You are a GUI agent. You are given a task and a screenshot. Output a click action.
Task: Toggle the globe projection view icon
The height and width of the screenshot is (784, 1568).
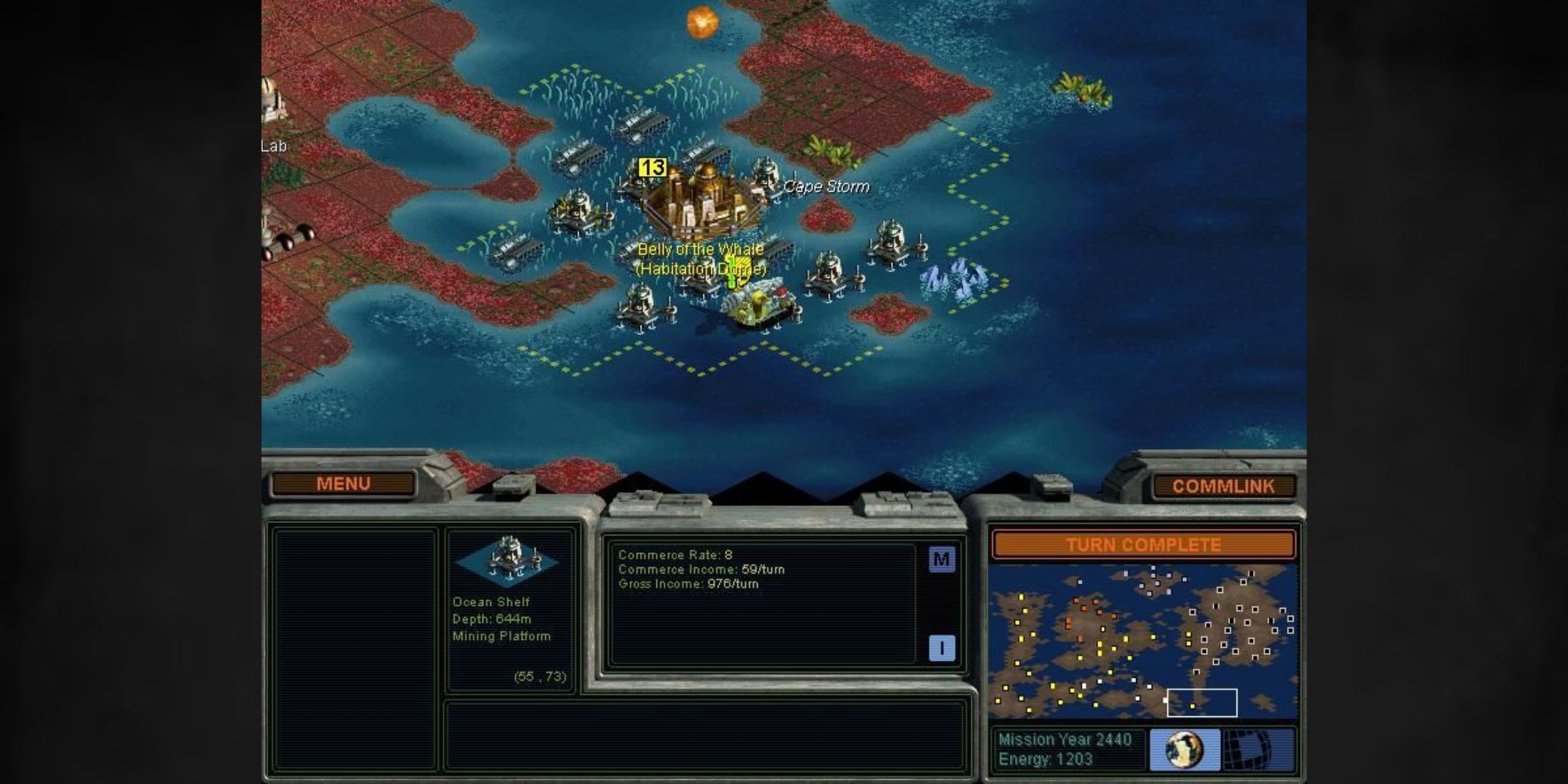1185,749
